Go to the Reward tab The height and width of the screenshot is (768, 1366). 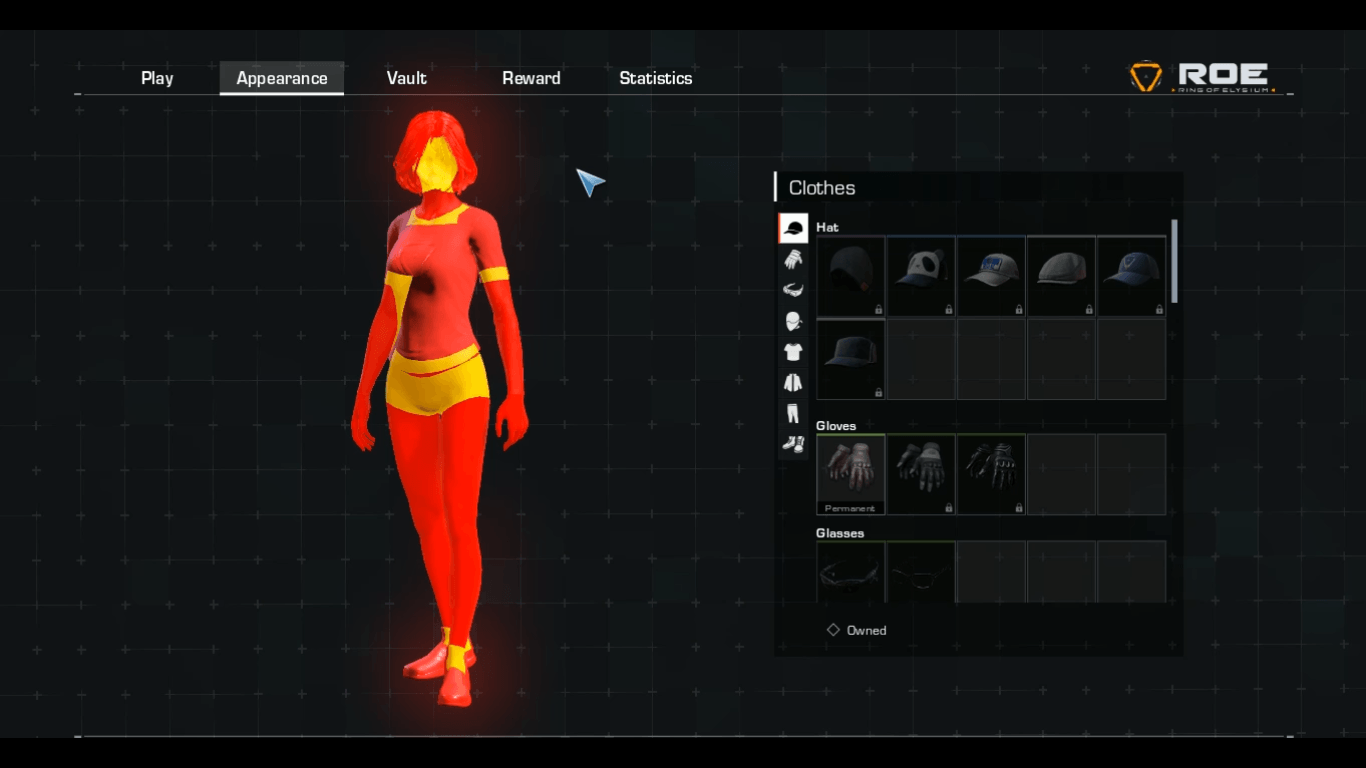click(x=531, y=78)
